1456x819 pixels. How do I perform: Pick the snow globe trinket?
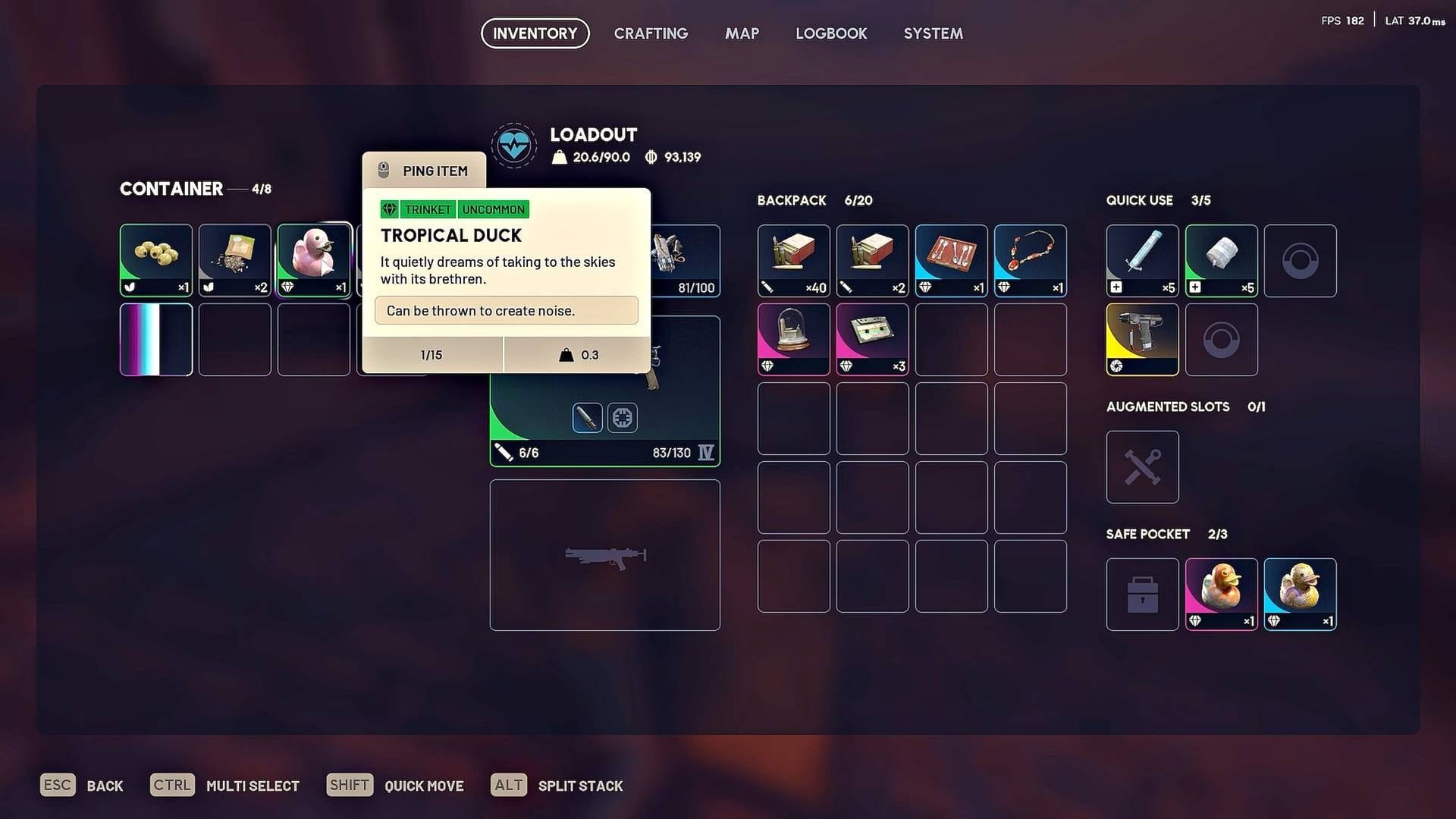[793, 338]
